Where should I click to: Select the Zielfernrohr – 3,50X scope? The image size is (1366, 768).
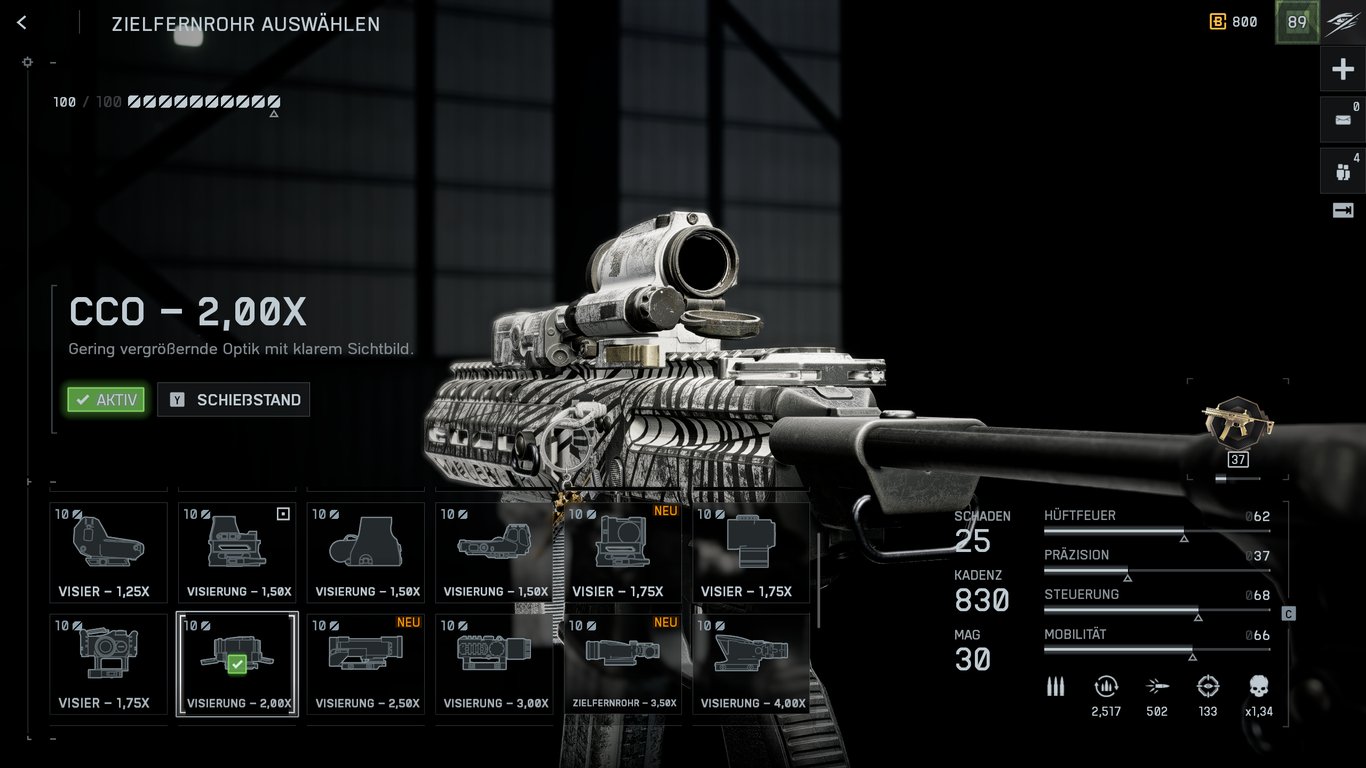tap(623, 664)
